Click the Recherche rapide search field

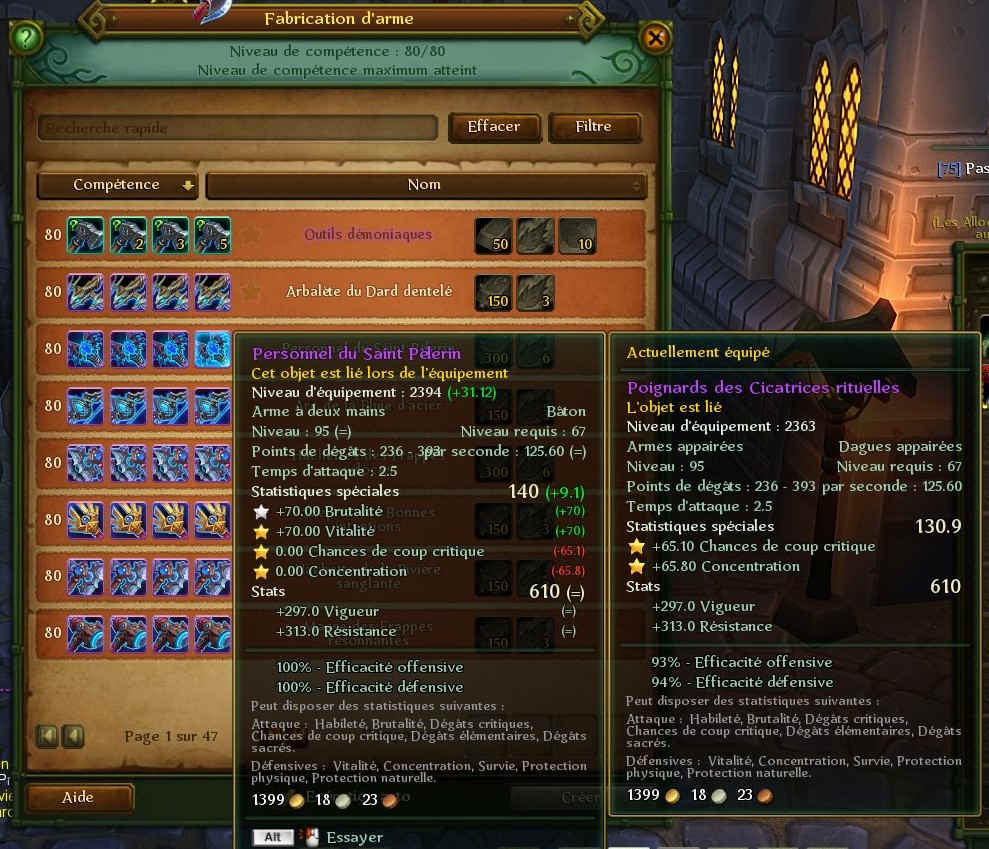(238, 128)
